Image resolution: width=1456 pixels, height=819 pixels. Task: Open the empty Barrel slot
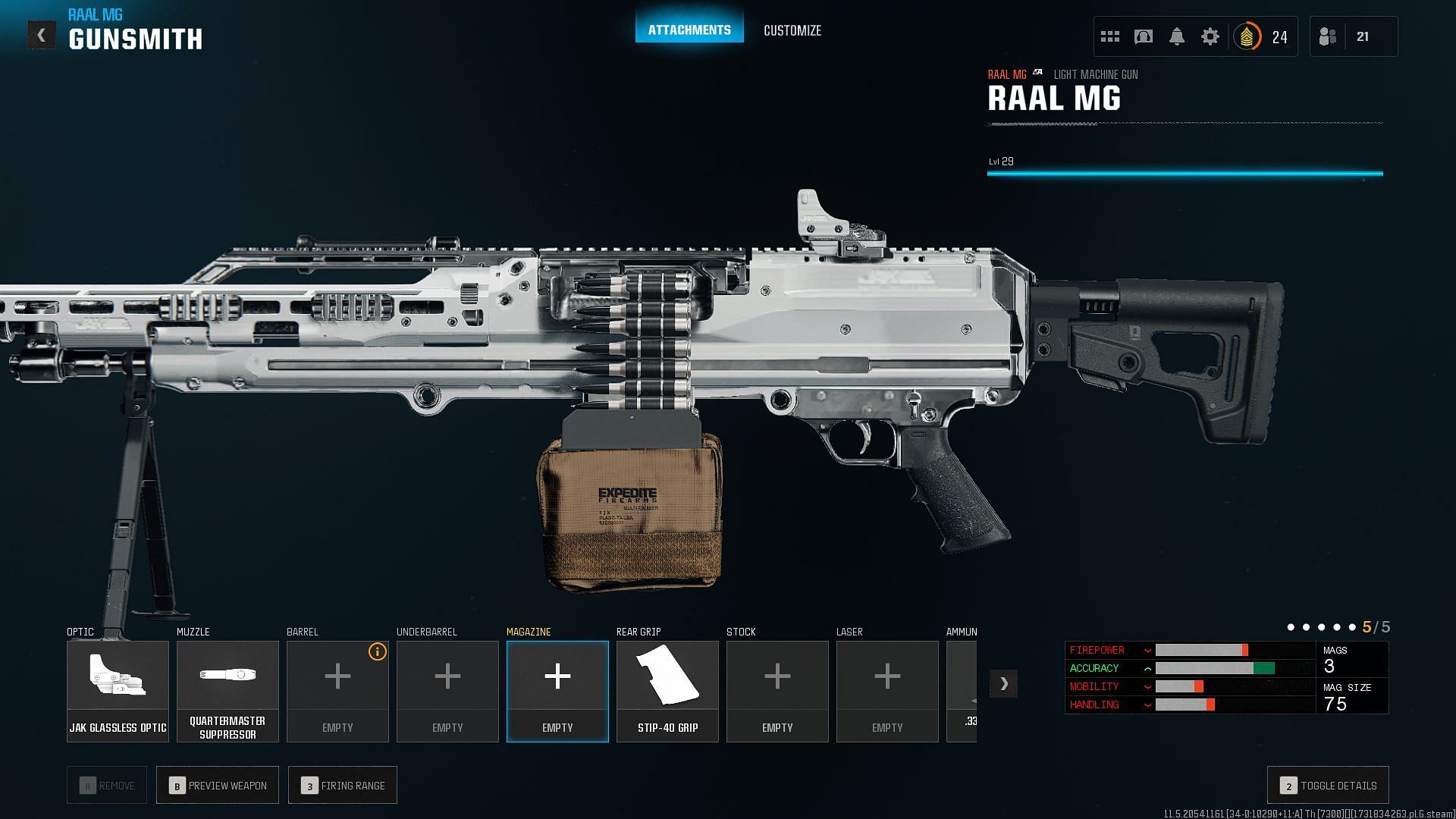click(337, 691)
